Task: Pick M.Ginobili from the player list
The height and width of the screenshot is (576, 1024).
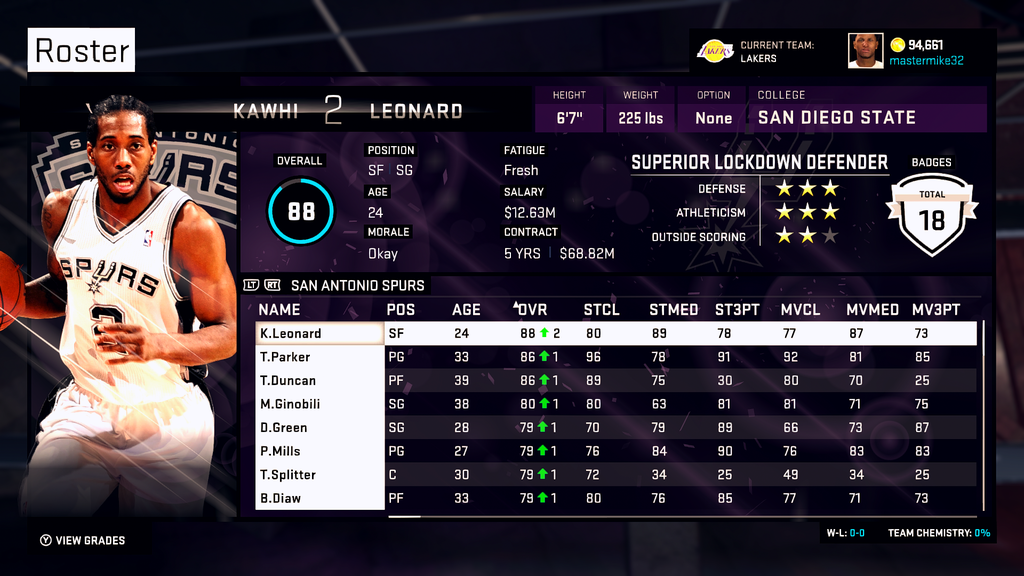Action: 320,404
